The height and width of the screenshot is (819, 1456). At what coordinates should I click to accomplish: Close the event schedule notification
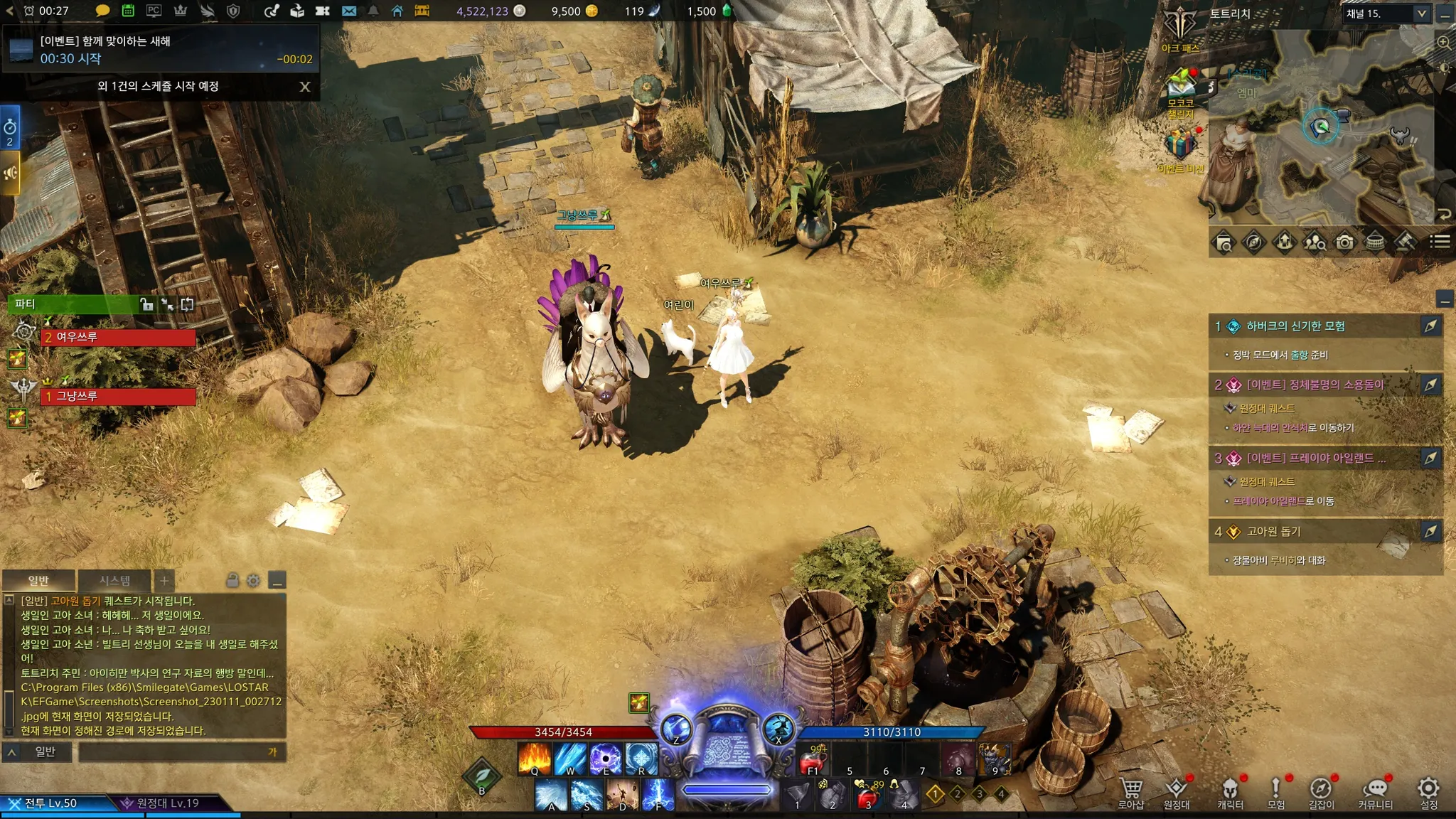pos(305,87)
